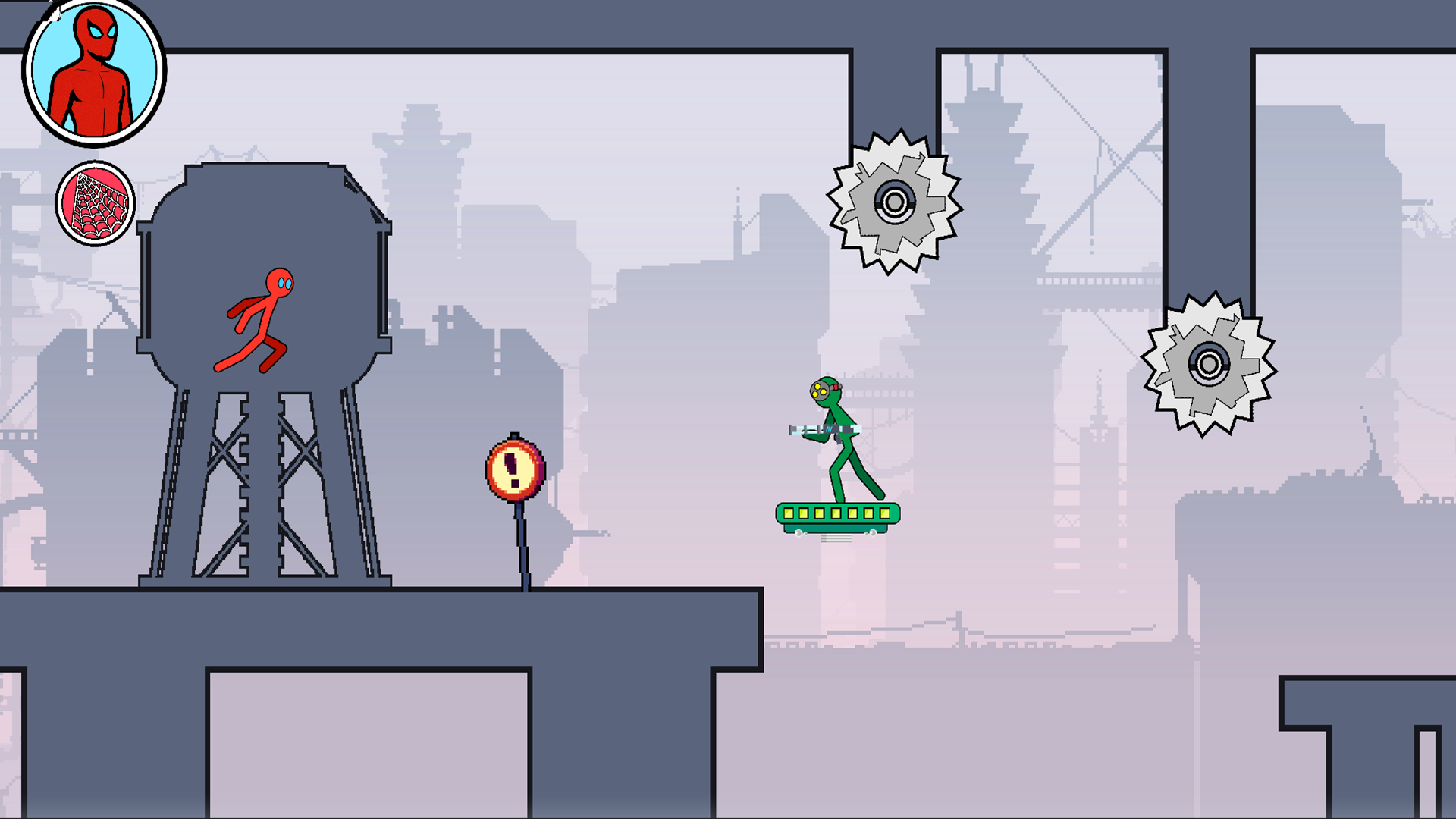Viewport: 1456px width, 819px height.
Task: Tap the checkpoint sign's thin post
Action: coord(522,546)
